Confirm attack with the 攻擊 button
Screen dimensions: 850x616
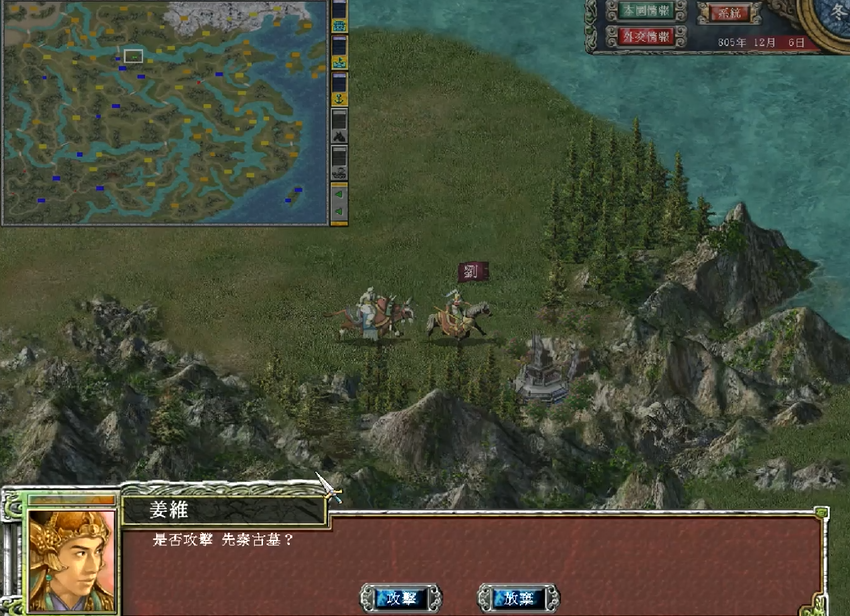click(400, 598)
